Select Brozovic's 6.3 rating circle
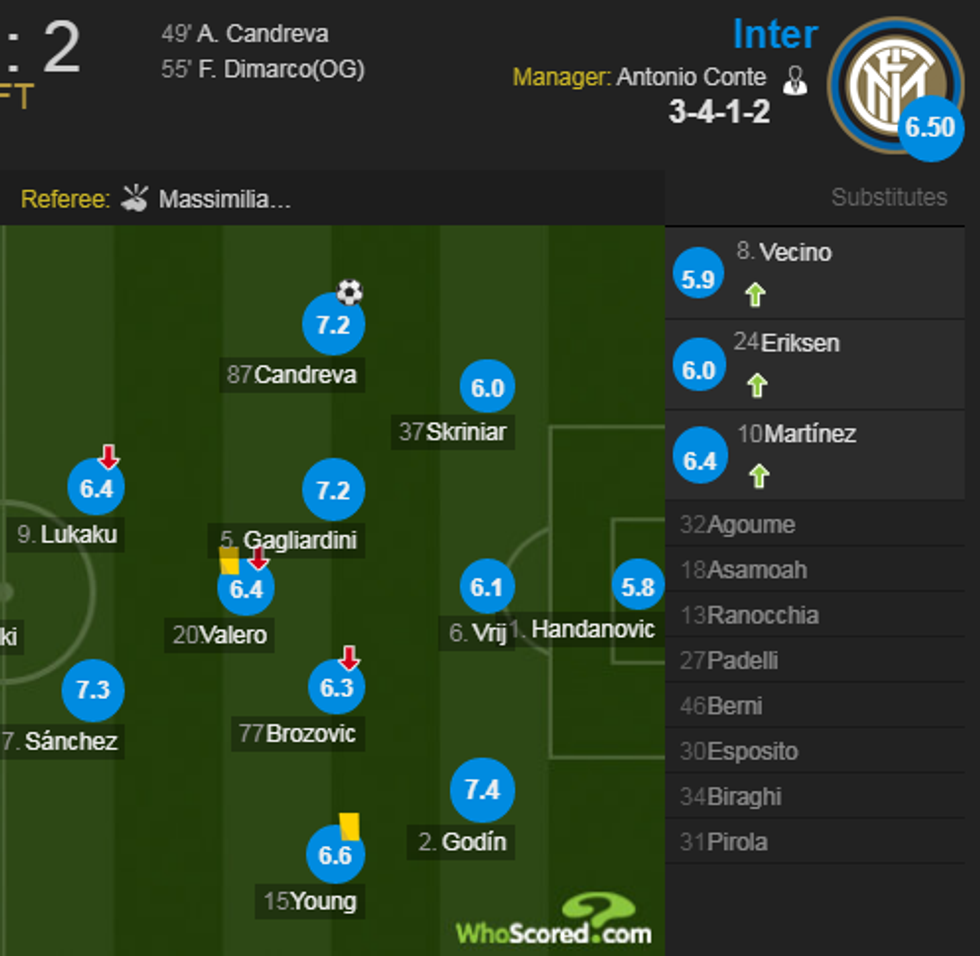The width and height of the screenshot is (980, 956). coord(336,688)
